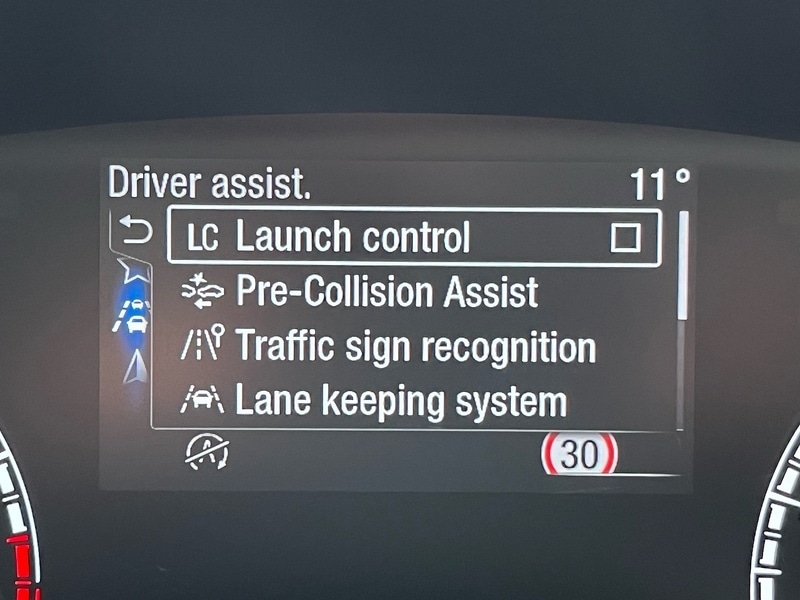Image resolution: width=800 pixels, height=600 pixels.
Task: Go back using the return arrow
Action: [135, 232]
